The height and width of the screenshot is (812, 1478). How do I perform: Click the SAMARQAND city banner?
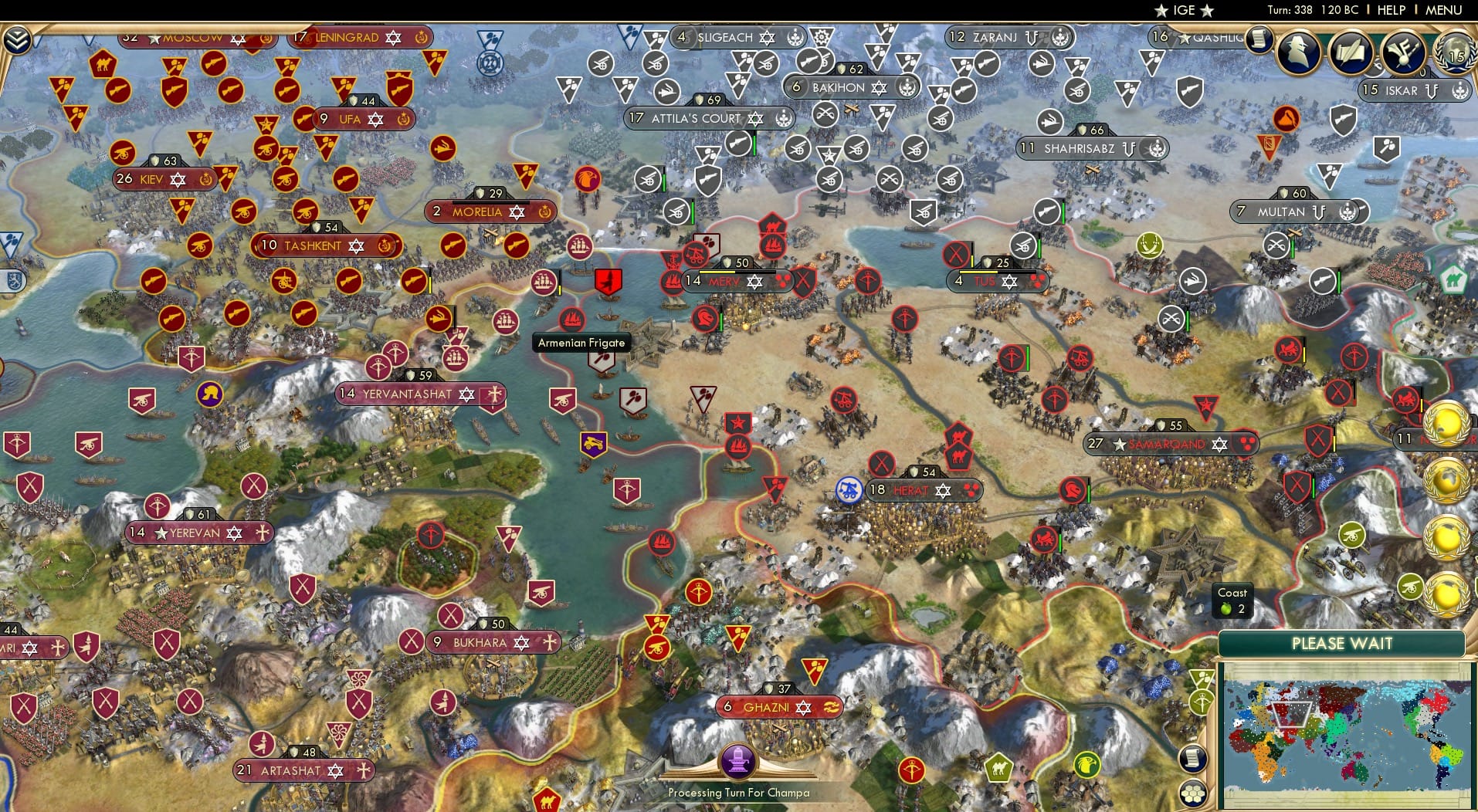(x=1166, y=444)
